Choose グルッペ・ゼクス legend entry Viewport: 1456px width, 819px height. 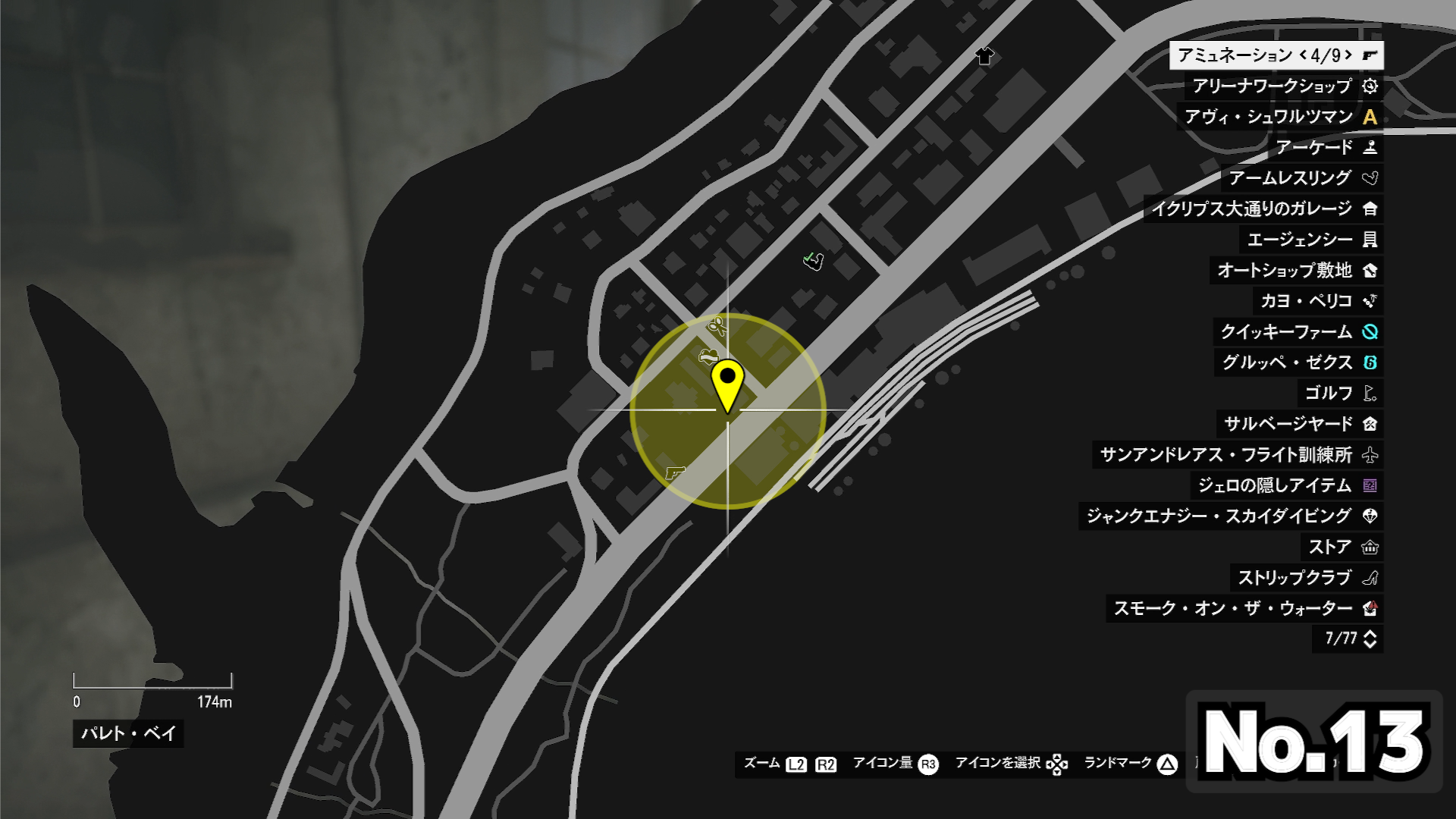pos(1298,362)
